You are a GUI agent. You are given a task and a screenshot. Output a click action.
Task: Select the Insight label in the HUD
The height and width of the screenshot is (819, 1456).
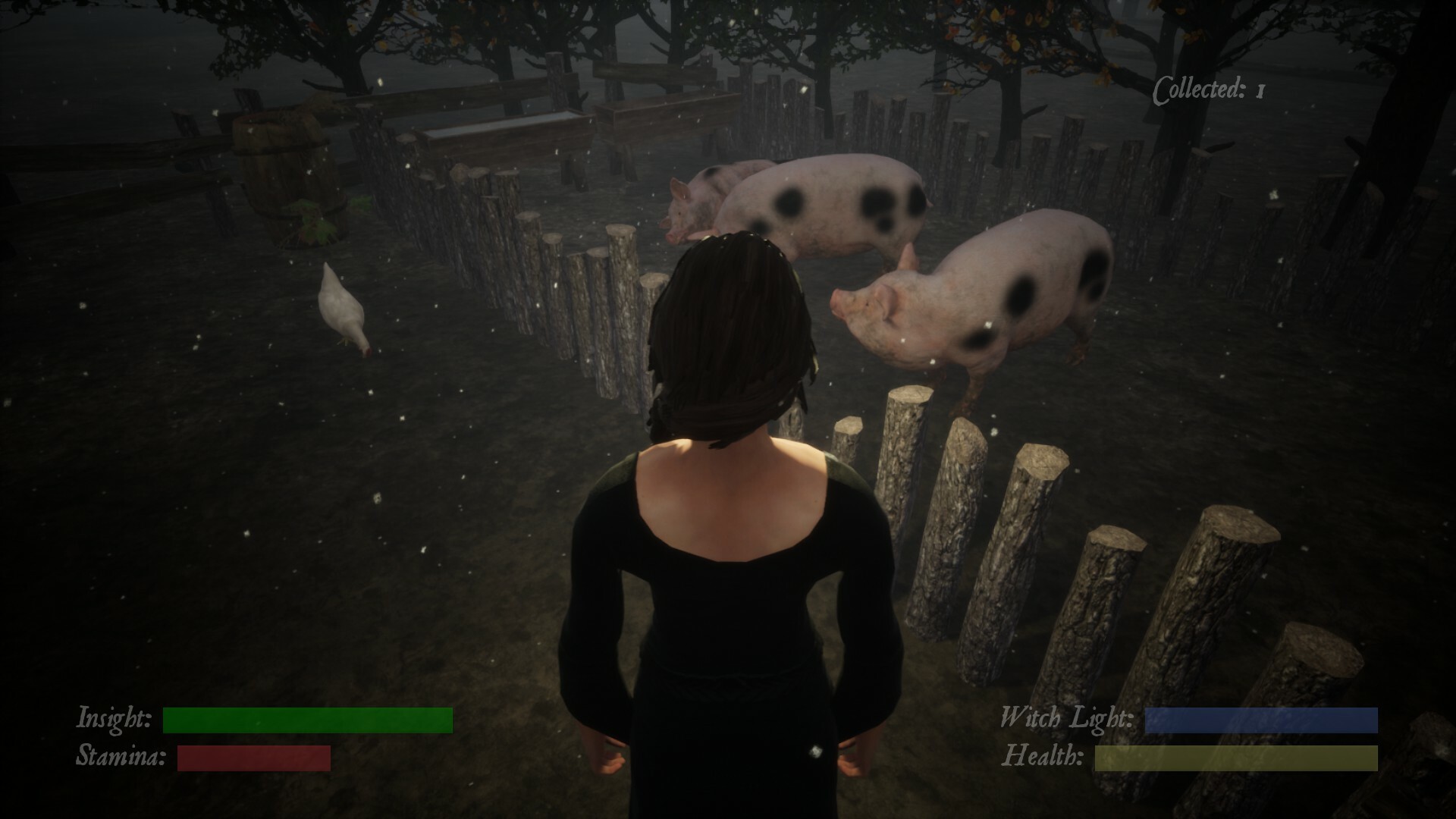point(114,717)
